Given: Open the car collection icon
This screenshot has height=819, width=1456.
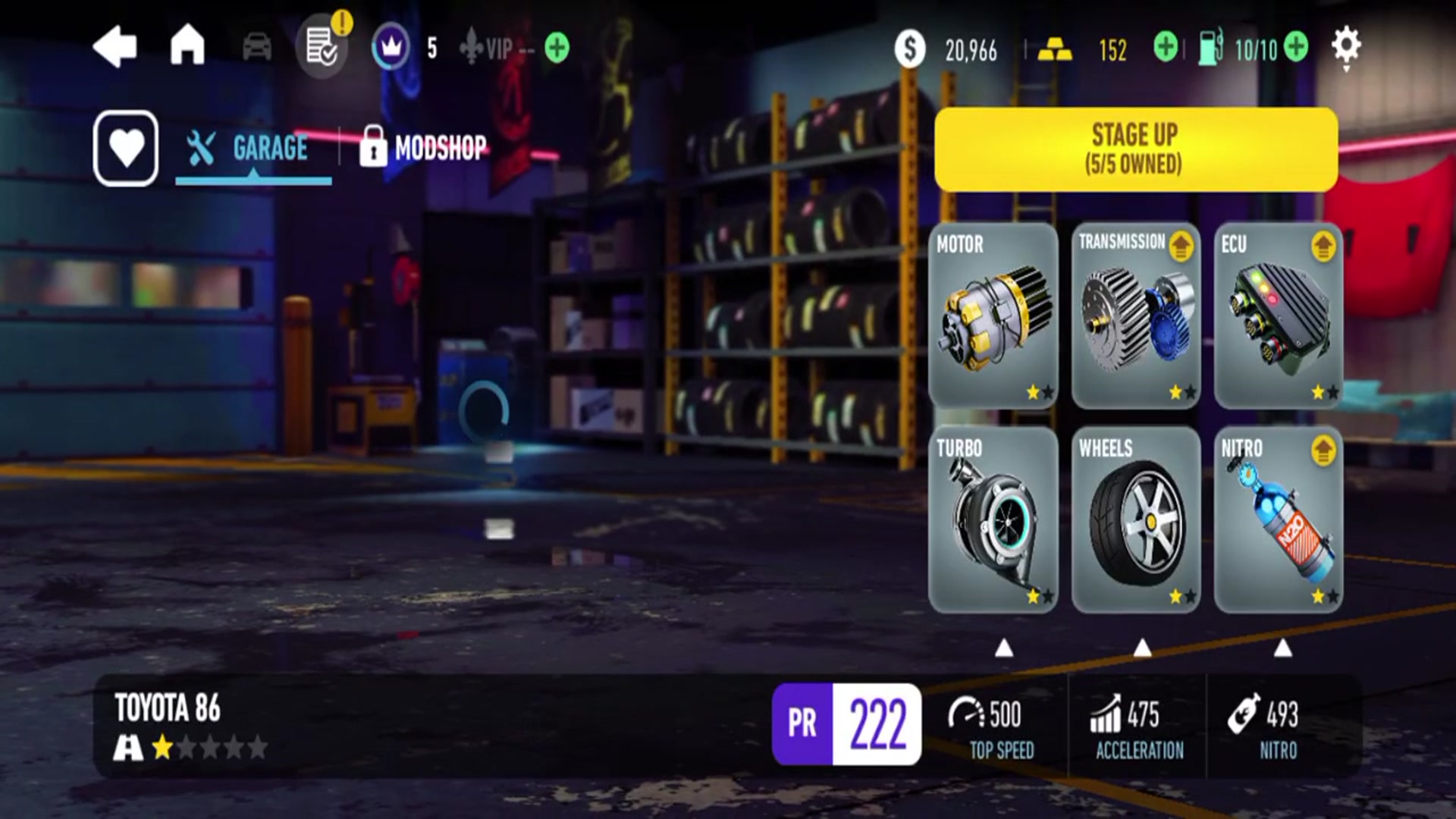Looking at the screenshot, I should coord(257,48).
